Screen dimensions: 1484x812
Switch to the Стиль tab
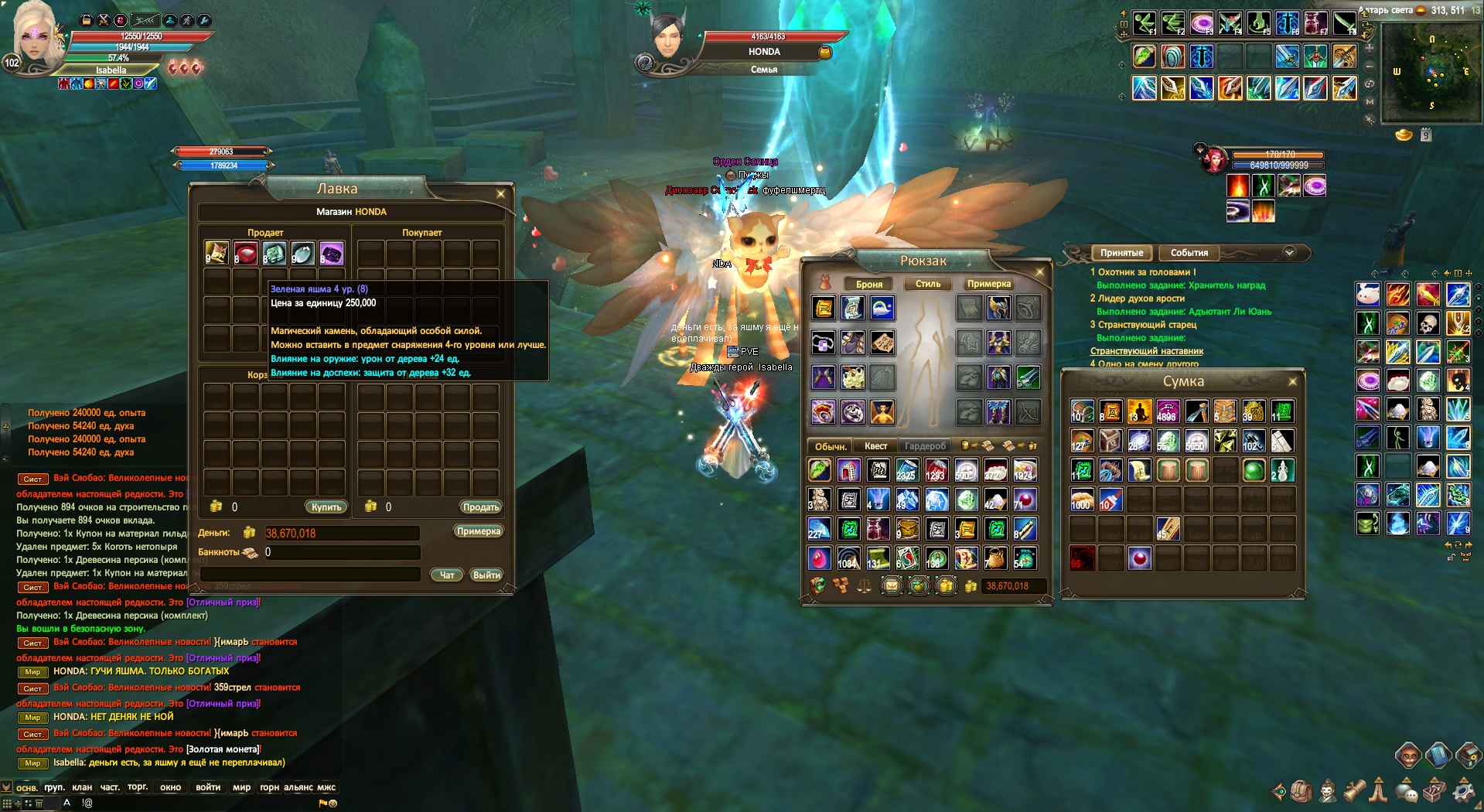point(928,284)
